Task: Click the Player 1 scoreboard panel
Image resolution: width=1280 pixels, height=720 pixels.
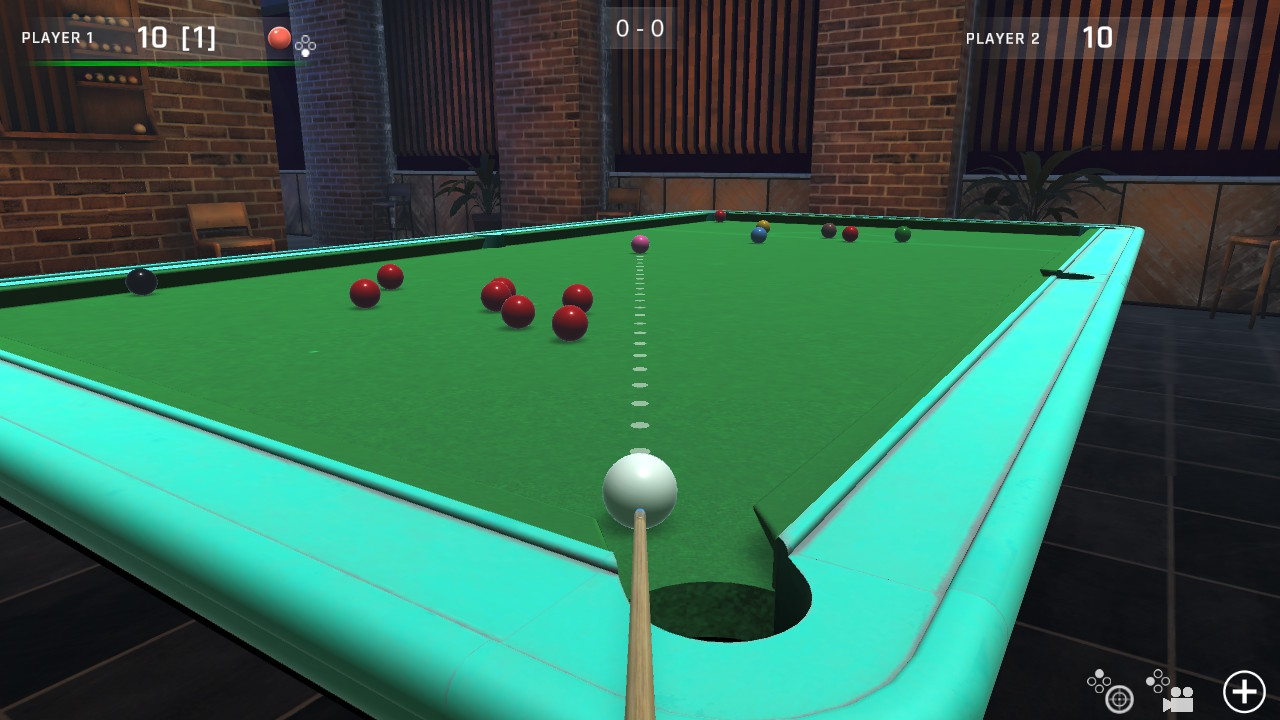Action: 120,38
